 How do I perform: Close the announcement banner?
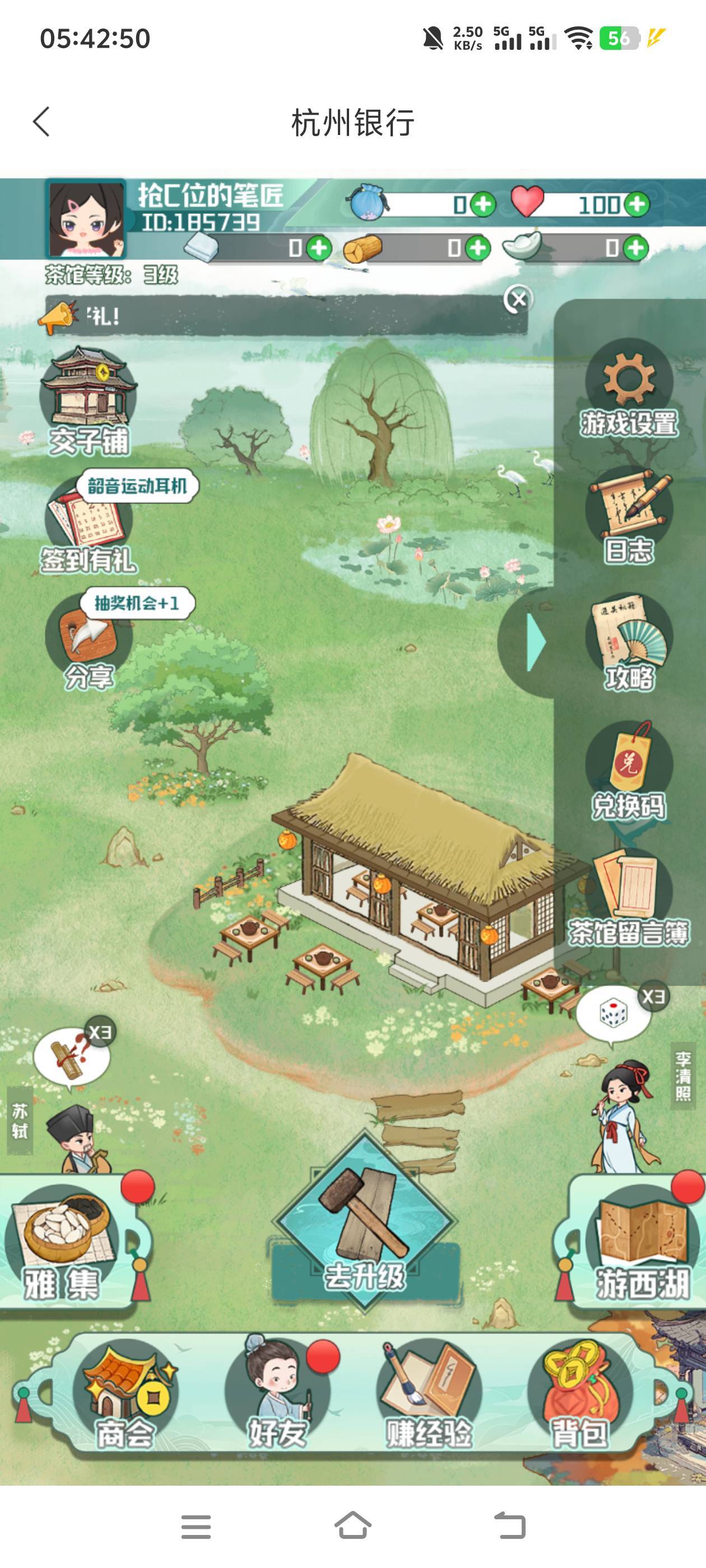click(x=518, y=299)
